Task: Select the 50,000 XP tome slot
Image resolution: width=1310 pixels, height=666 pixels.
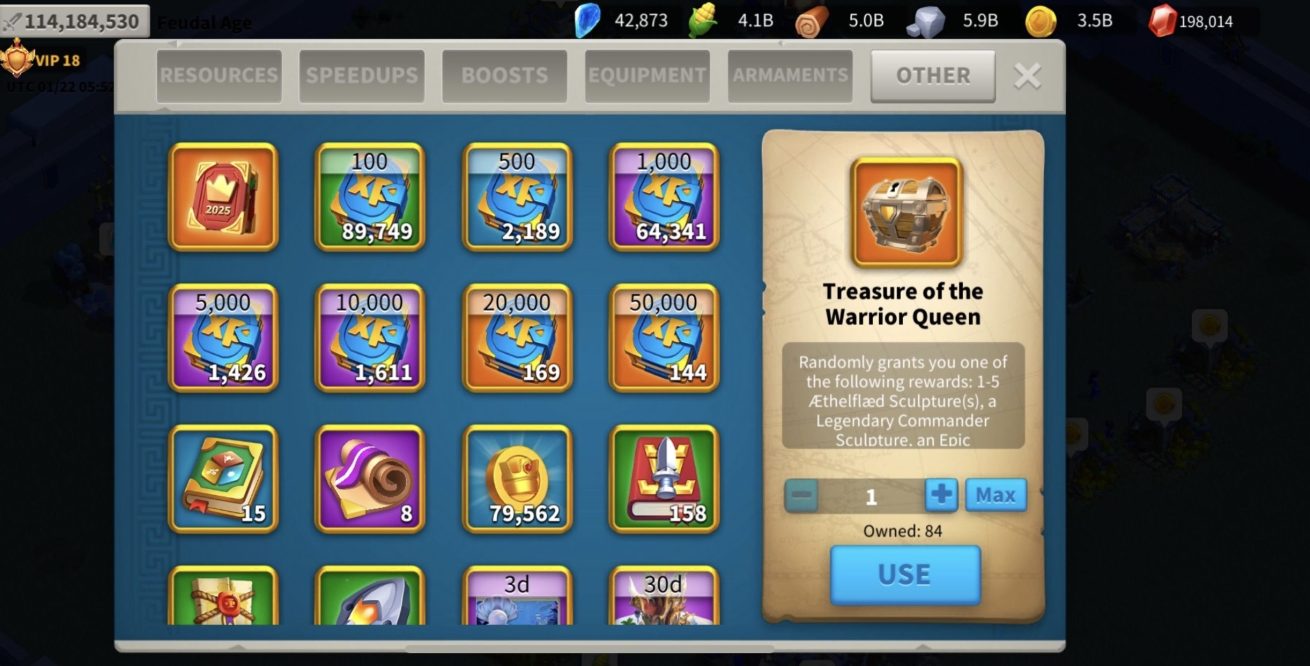Action: [664, 338]
